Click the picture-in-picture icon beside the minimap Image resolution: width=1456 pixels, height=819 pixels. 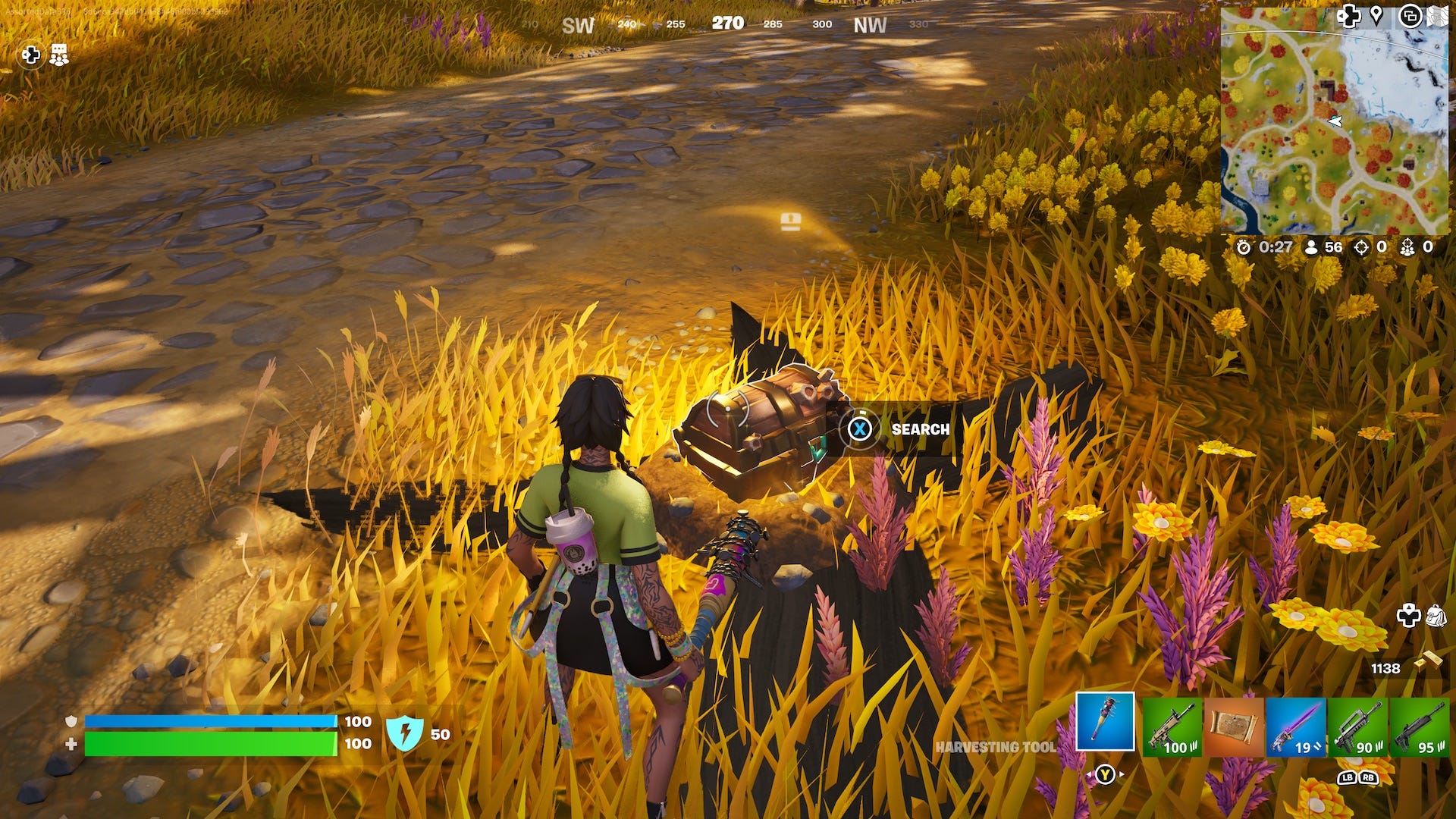pyautogui.click(x=1411, y=17)
